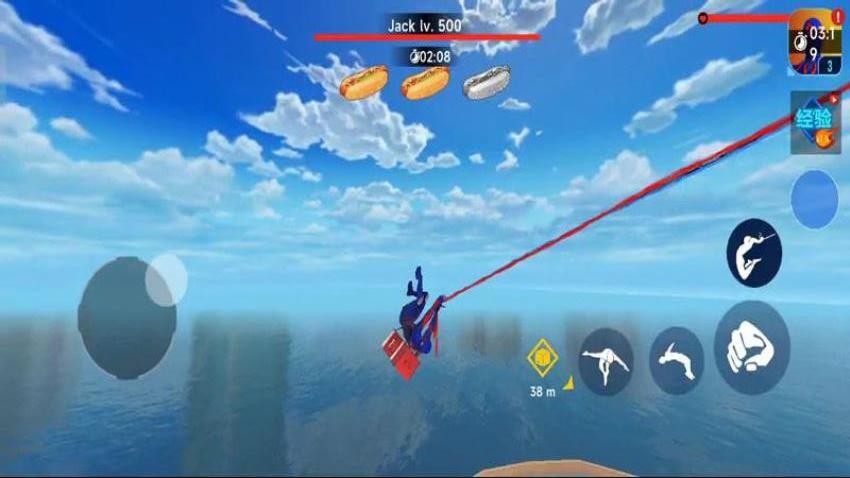This screenshot has width=850, height=478.
Task: Select the yellow cube objective marker
Action: click(542, 355)
